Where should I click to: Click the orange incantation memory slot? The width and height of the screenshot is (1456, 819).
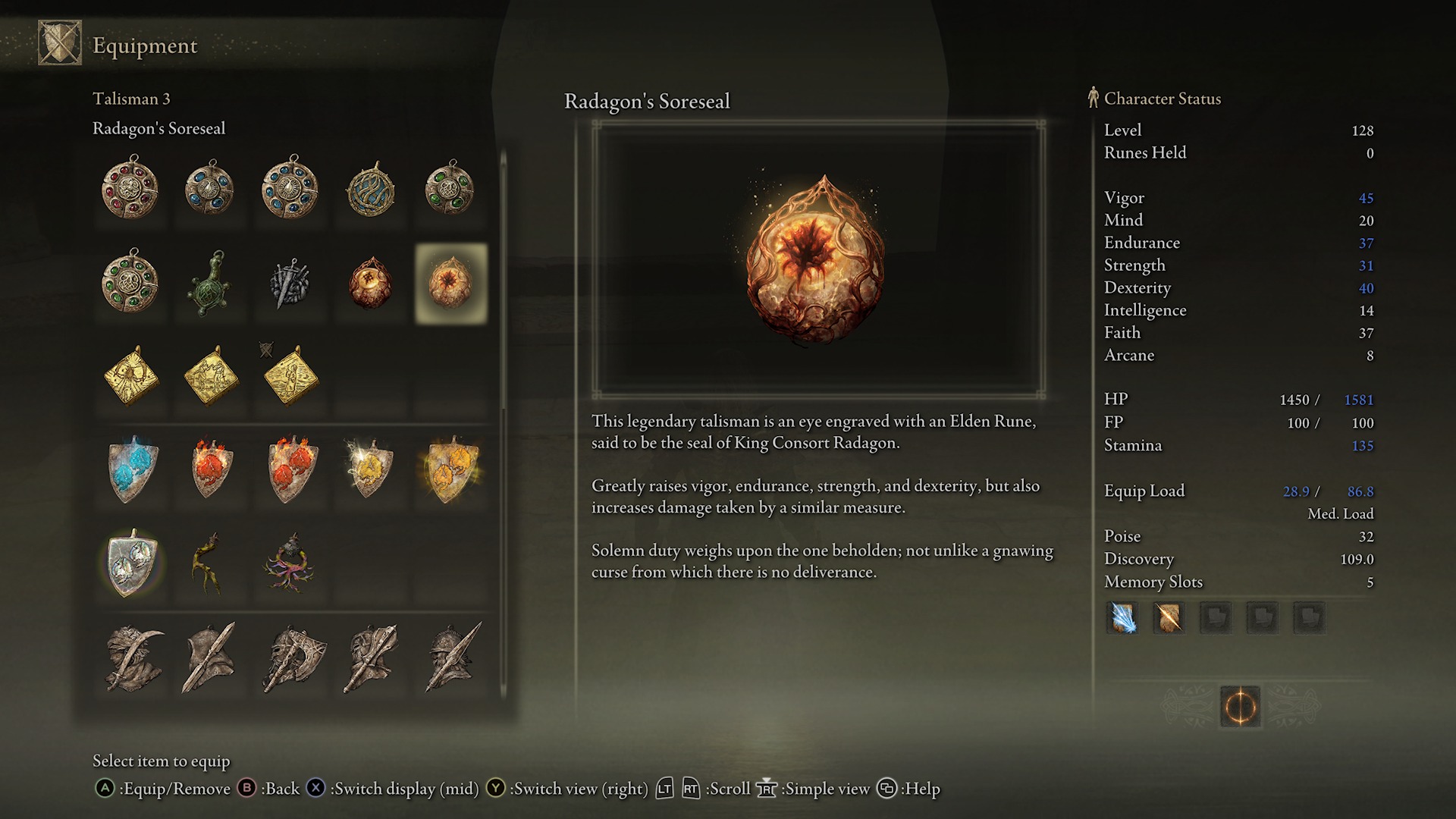[x=1169, y=618]
